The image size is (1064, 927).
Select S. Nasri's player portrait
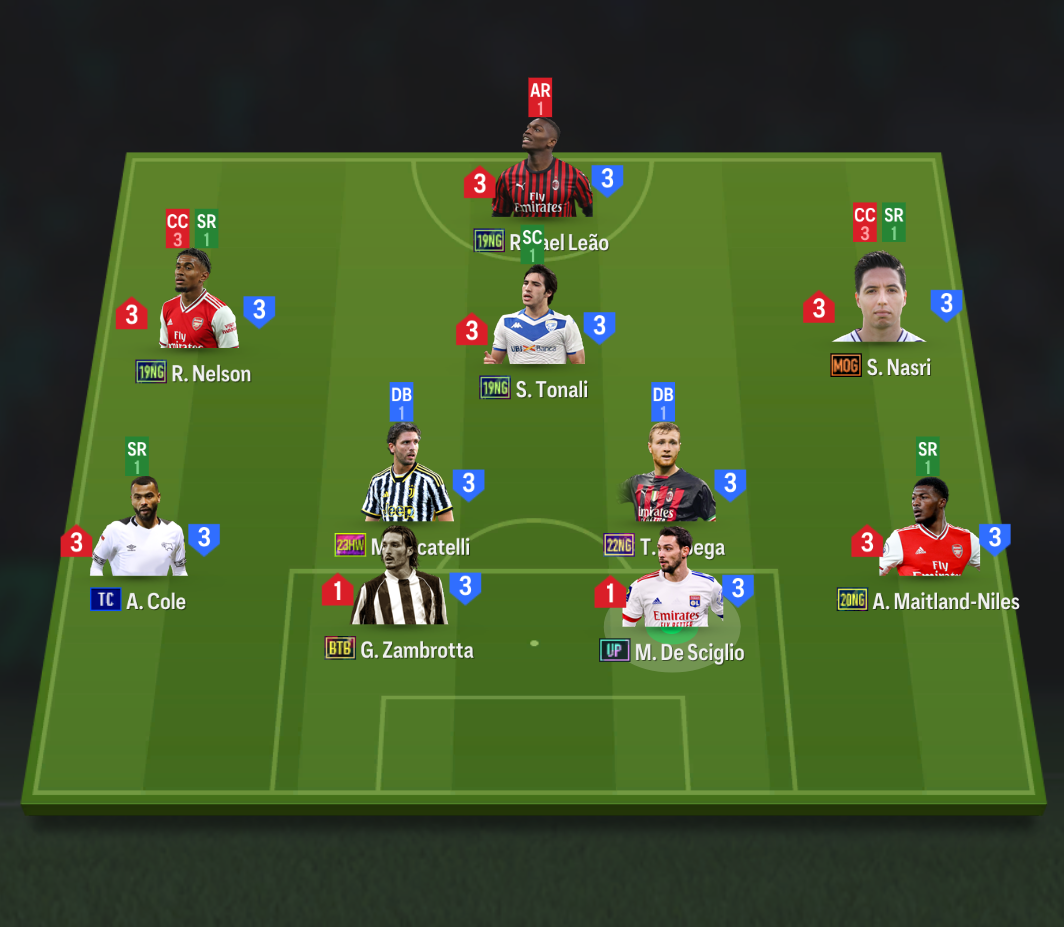point(880,301)
